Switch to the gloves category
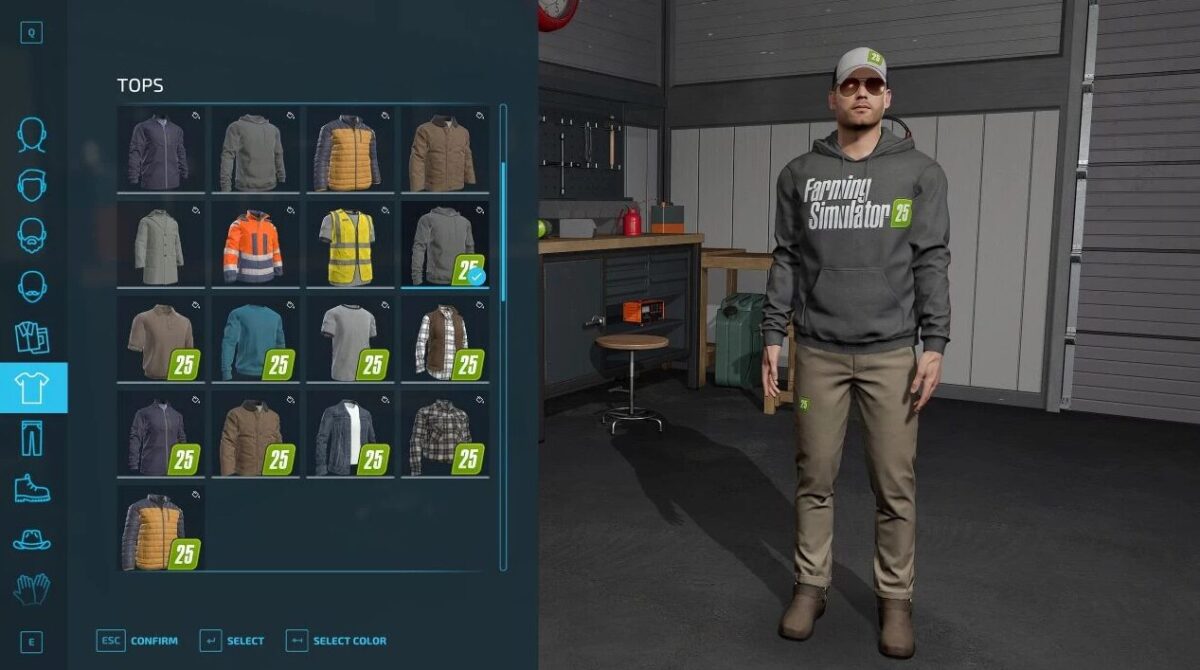 pyautogui.click(x=32, y=589)
